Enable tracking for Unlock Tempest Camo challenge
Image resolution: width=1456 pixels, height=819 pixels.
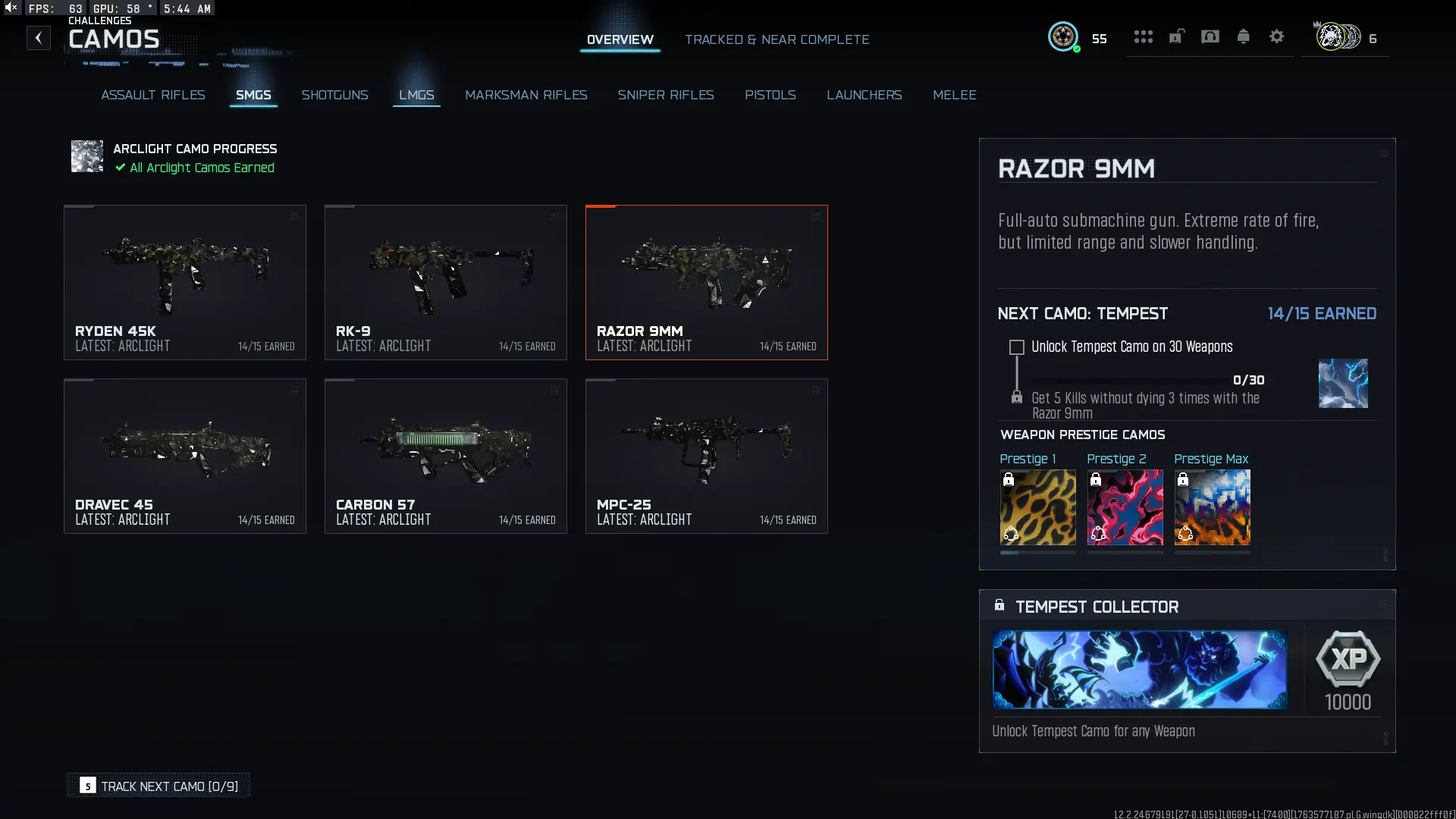click(x=1016, y=347)
